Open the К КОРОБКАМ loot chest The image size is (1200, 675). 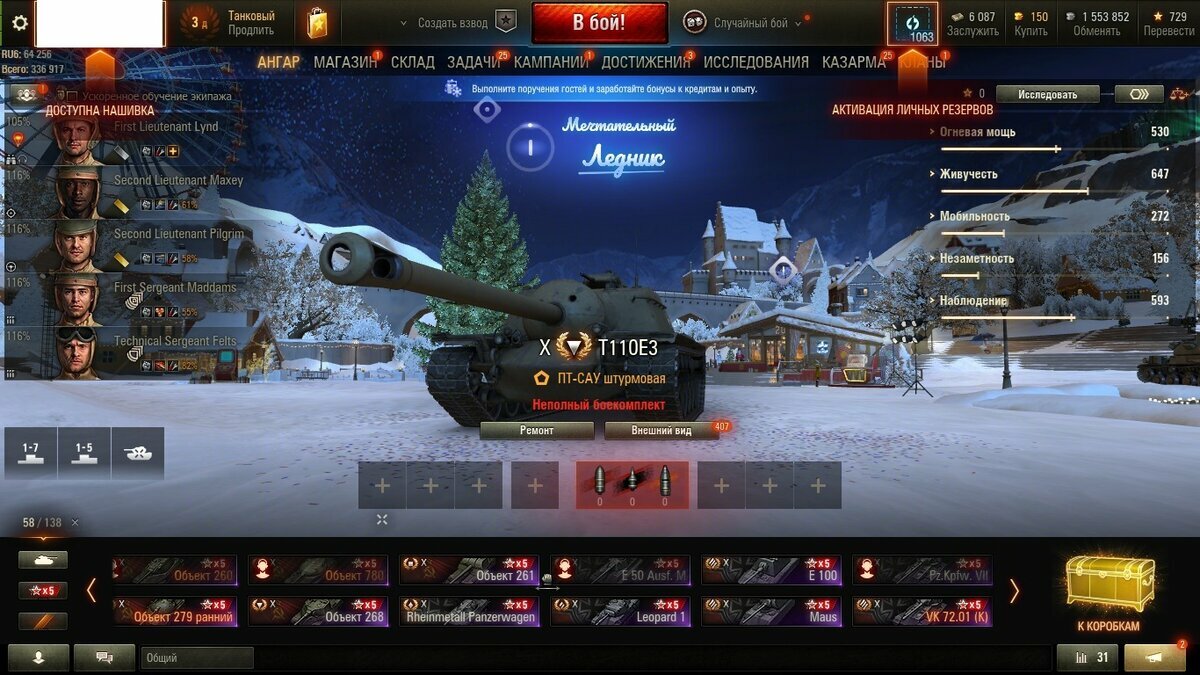(1109, 595)
